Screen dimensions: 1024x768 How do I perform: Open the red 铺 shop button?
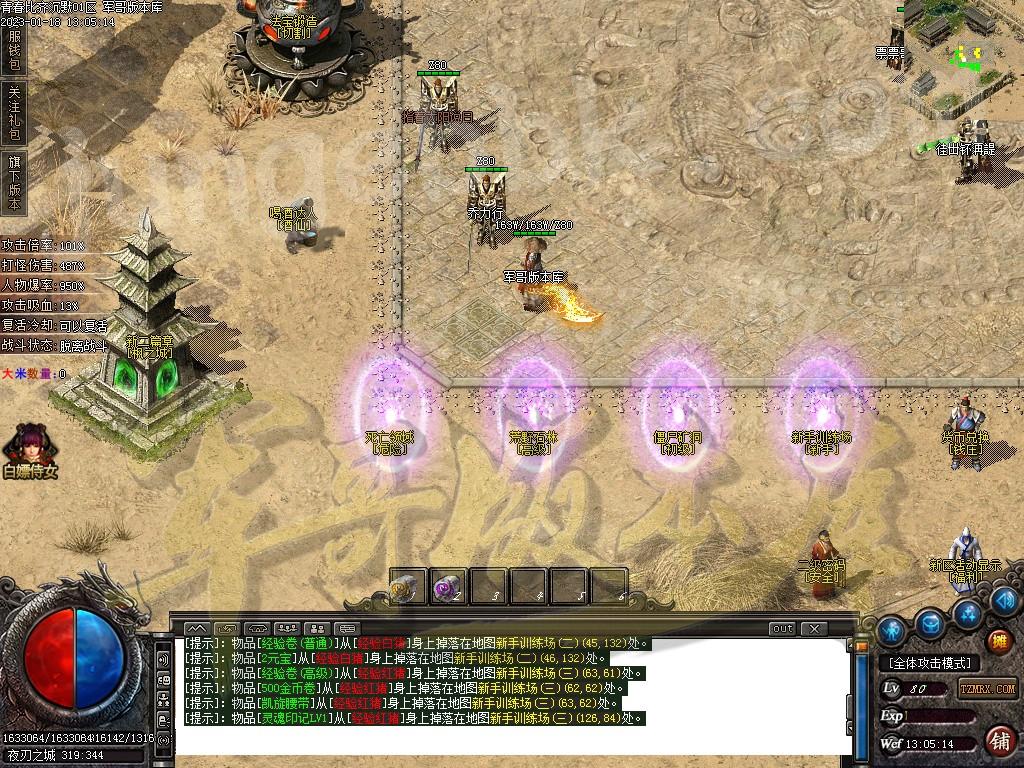998,741
